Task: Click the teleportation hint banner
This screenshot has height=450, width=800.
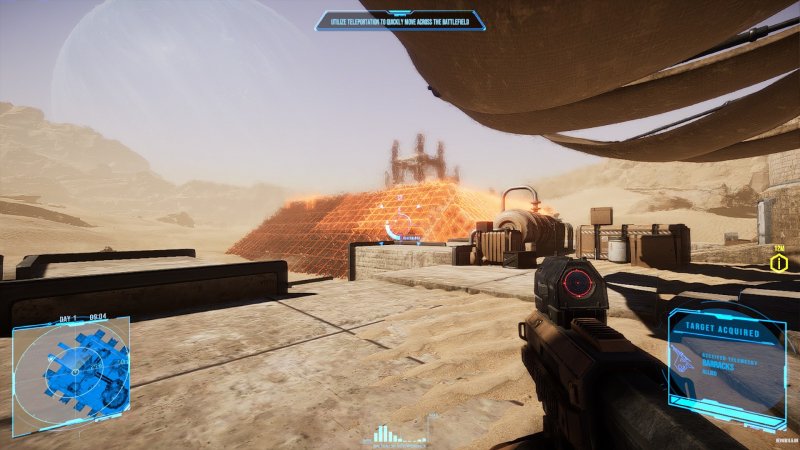Action: (400, 20)
